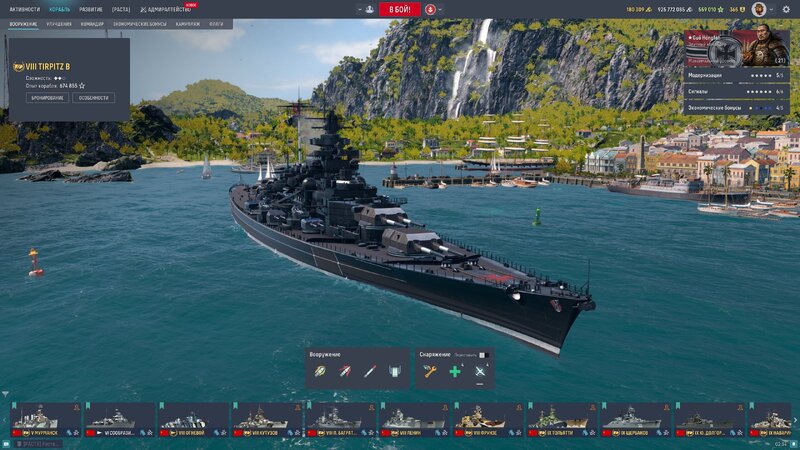Open the «Адмиралтейство» menu
The height and width of the screenshot is (450, 800).
168,9
